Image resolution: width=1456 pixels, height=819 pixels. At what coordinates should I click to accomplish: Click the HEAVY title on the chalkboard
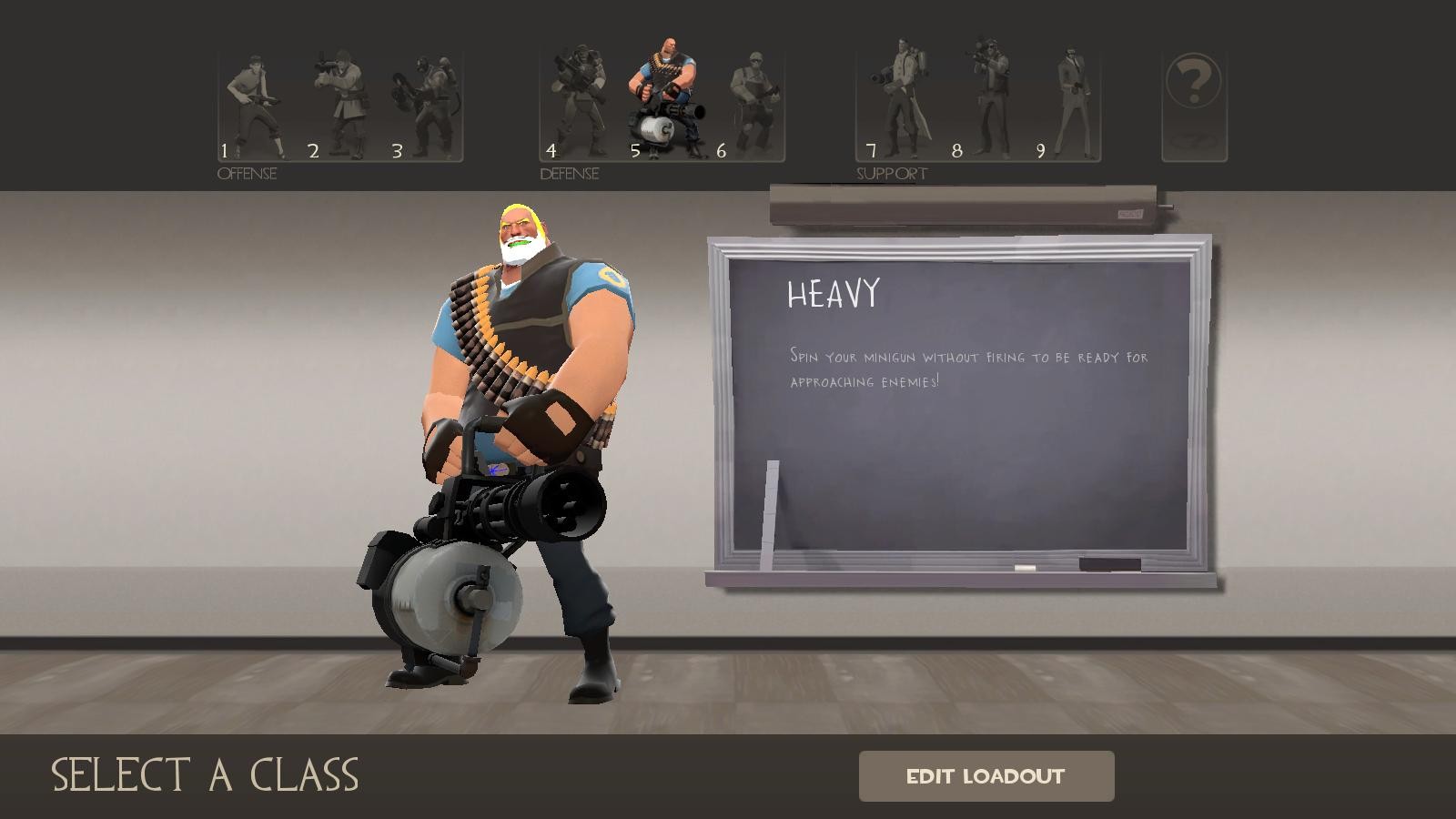click(x=833, y=293)
